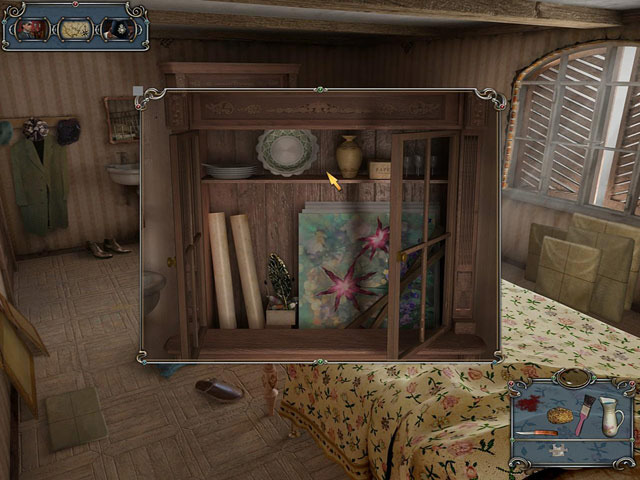The width and height of the screenshot is (640, 480).
Task: Select the sponge inventory item
Action: (558, 414)
